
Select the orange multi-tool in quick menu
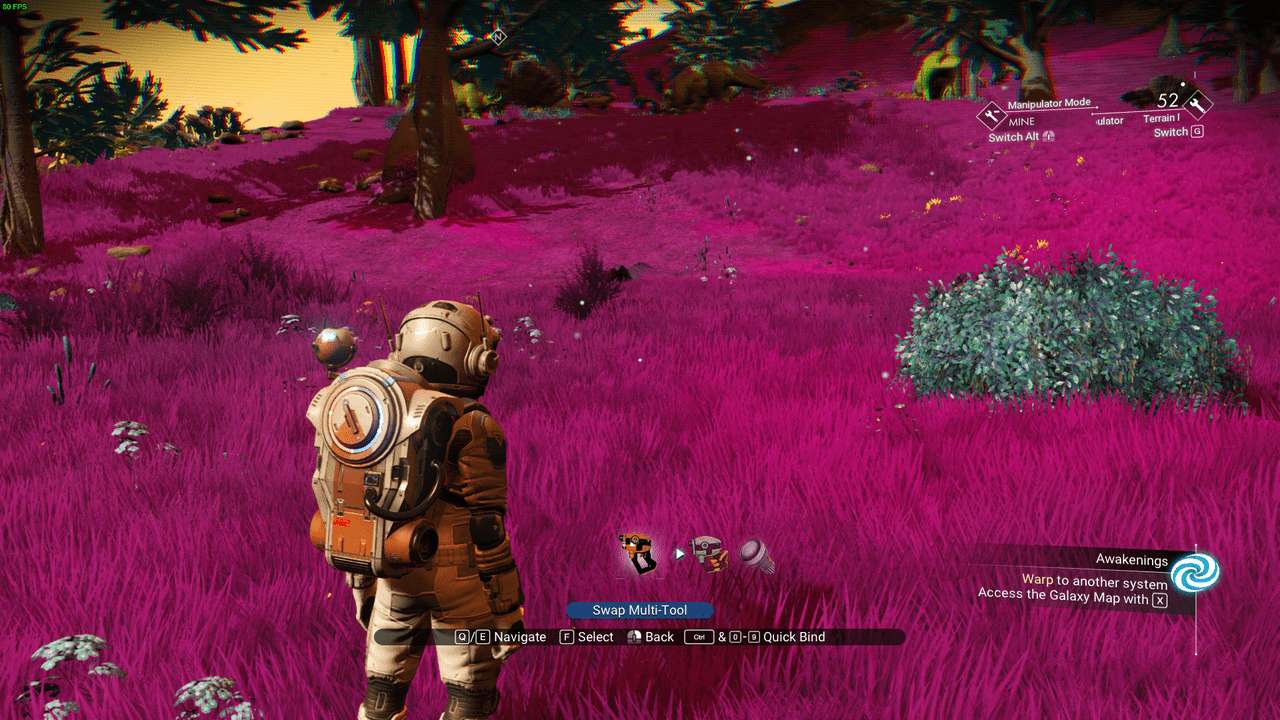(x=637, y=553)
